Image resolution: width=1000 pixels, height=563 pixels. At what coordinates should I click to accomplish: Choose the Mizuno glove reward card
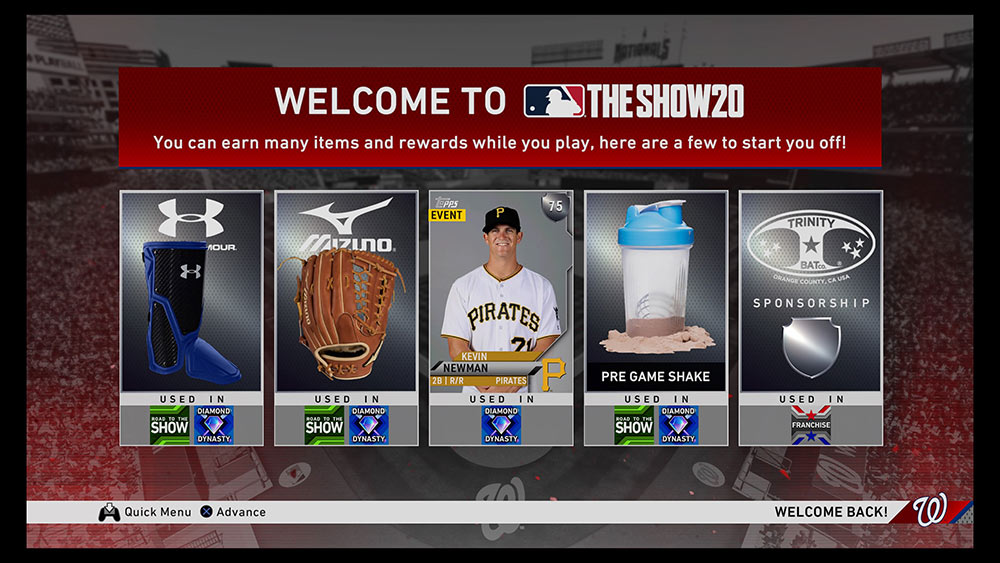pyautogui.click(x=346, y=300)
